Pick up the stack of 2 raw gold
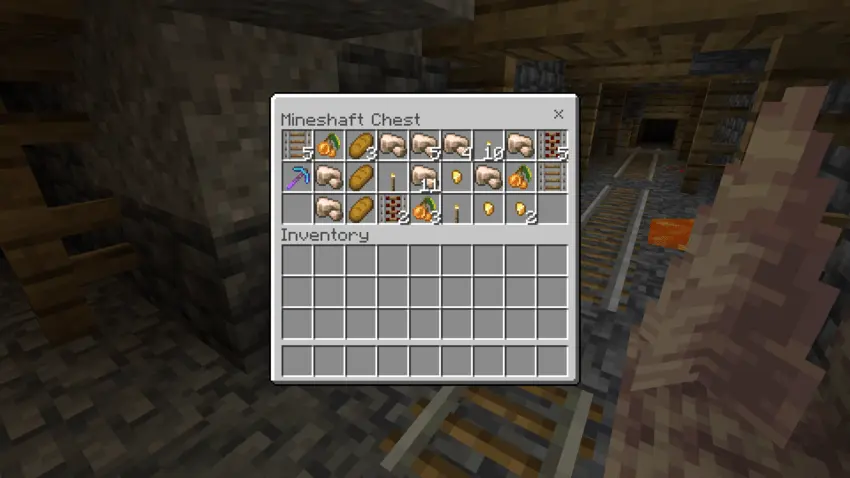This screenshot has width=850, height=478. pos(521,210)
